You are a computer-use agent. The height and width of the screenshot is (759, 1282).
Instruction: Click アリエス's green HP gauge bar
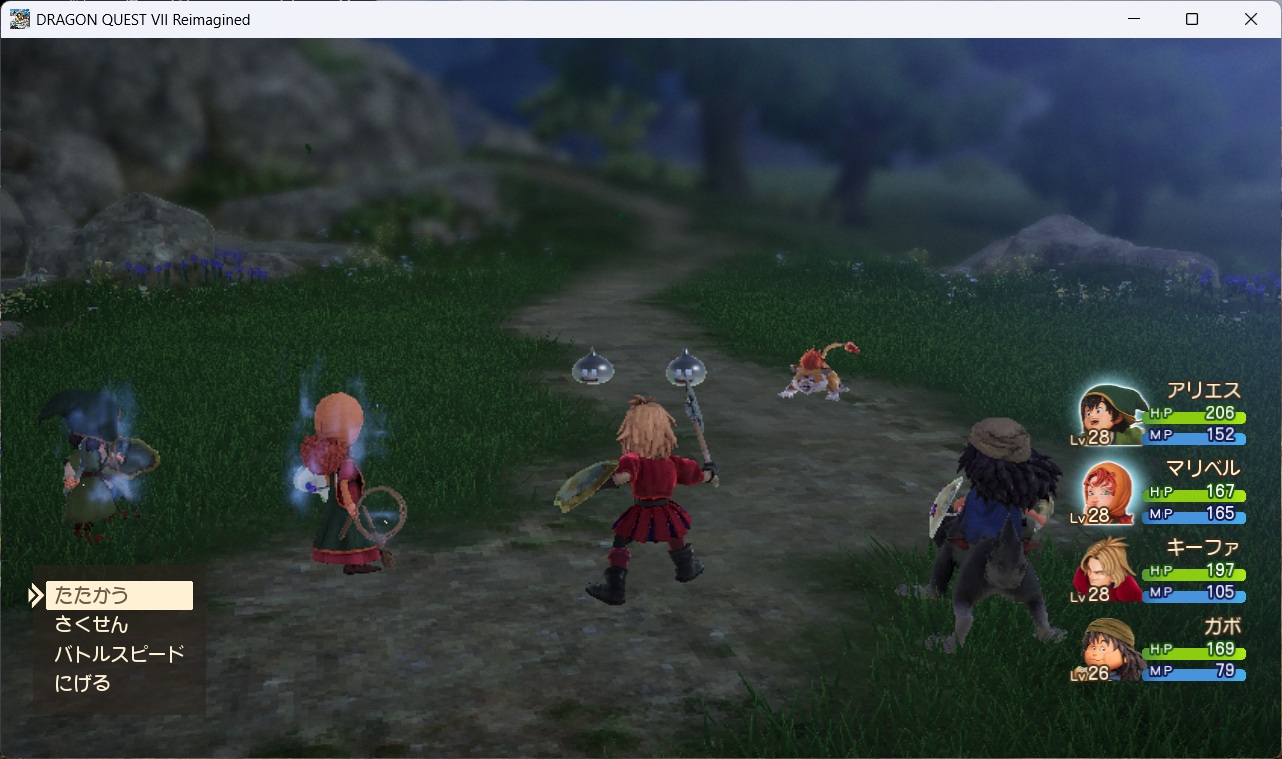click(1196, 418)
